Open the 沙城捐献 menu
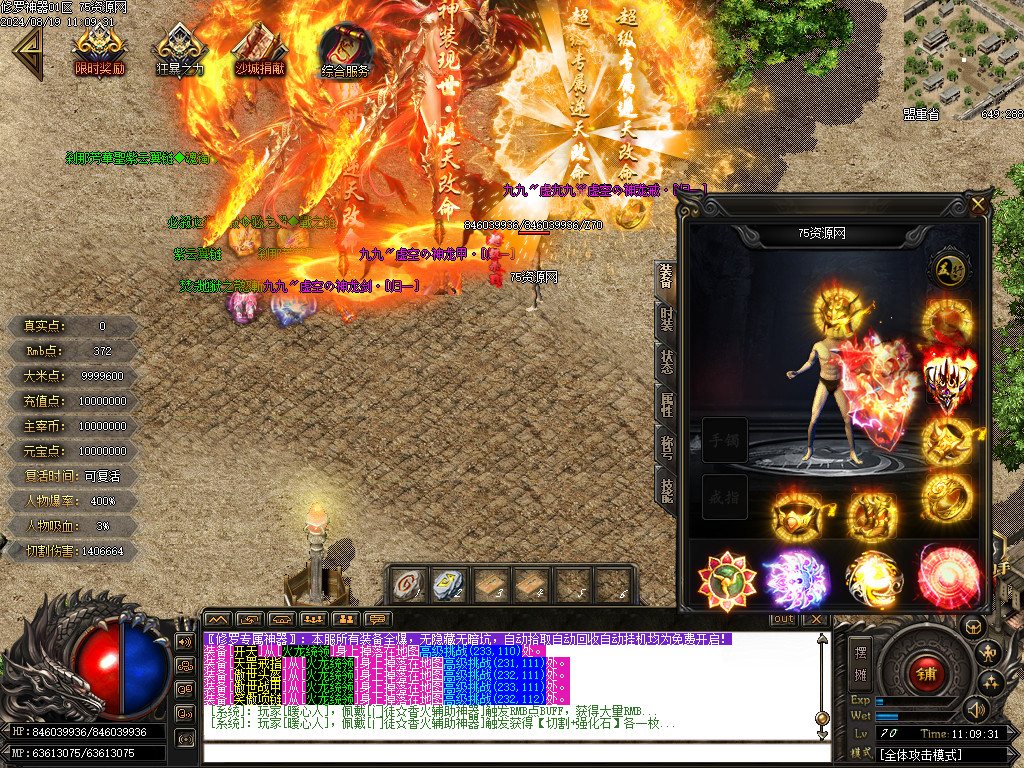The image size is (1024, 768). pyautogui.click(x=260, y=50)
